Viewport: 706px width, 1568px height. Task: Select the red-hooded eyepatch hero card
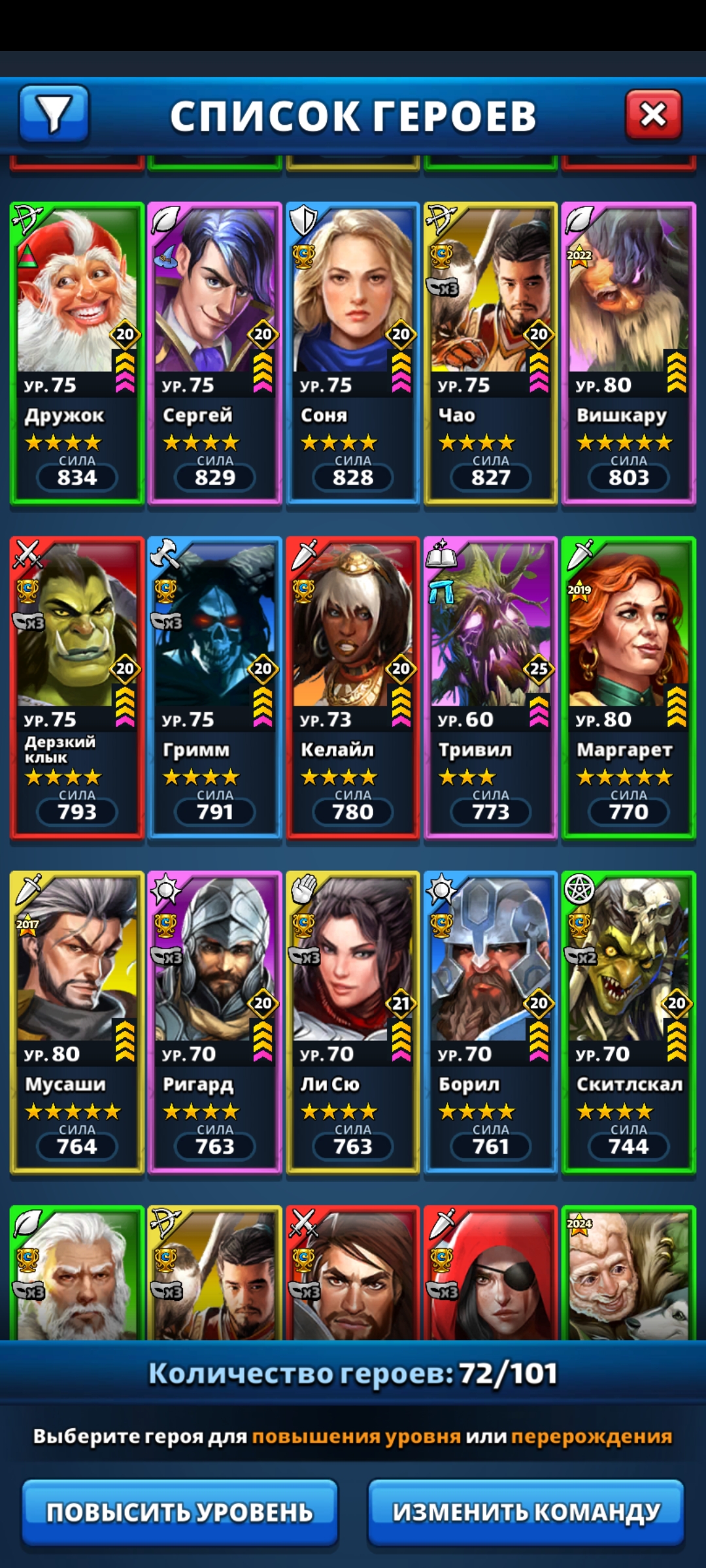491,1274
